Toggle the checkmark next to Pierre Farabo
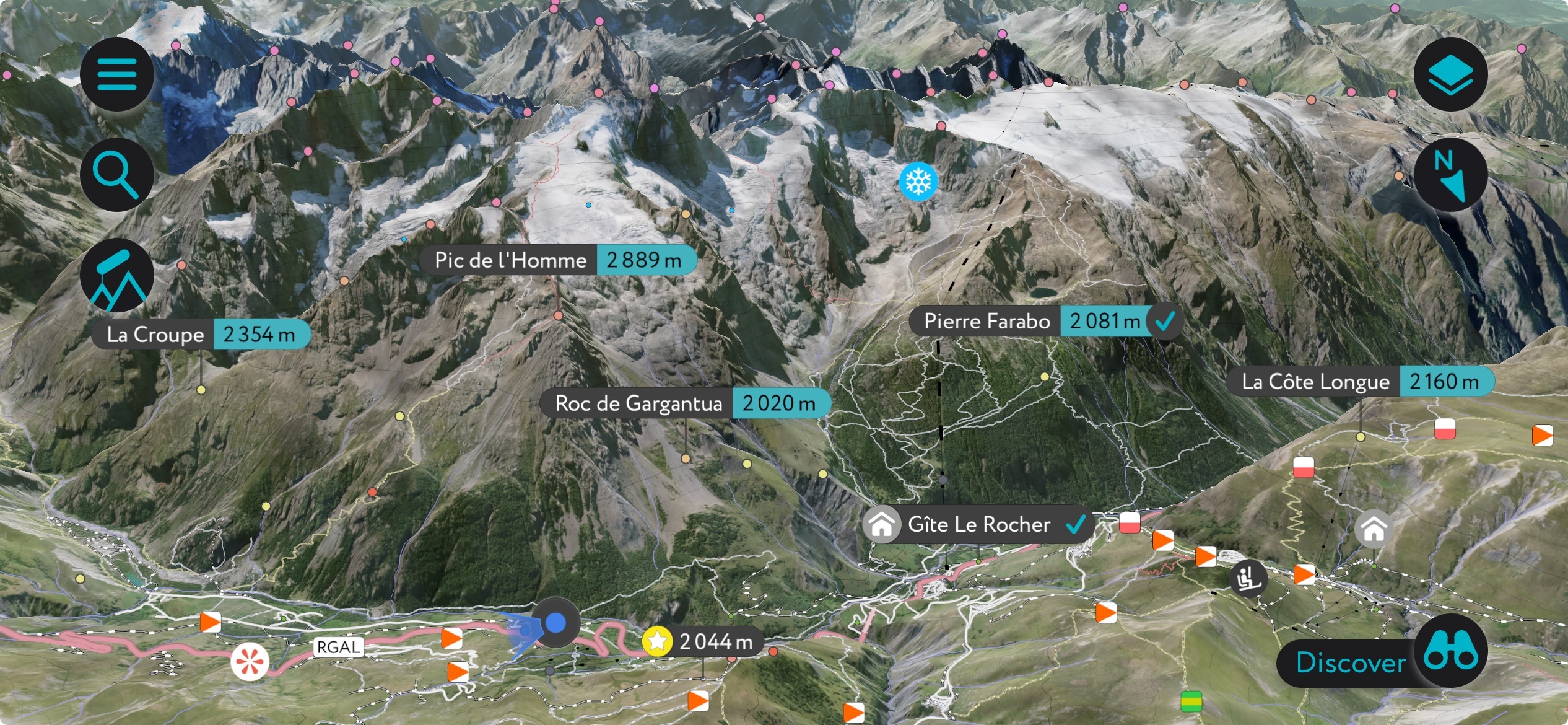1568x725 pixels. [x=1164, y=321]
